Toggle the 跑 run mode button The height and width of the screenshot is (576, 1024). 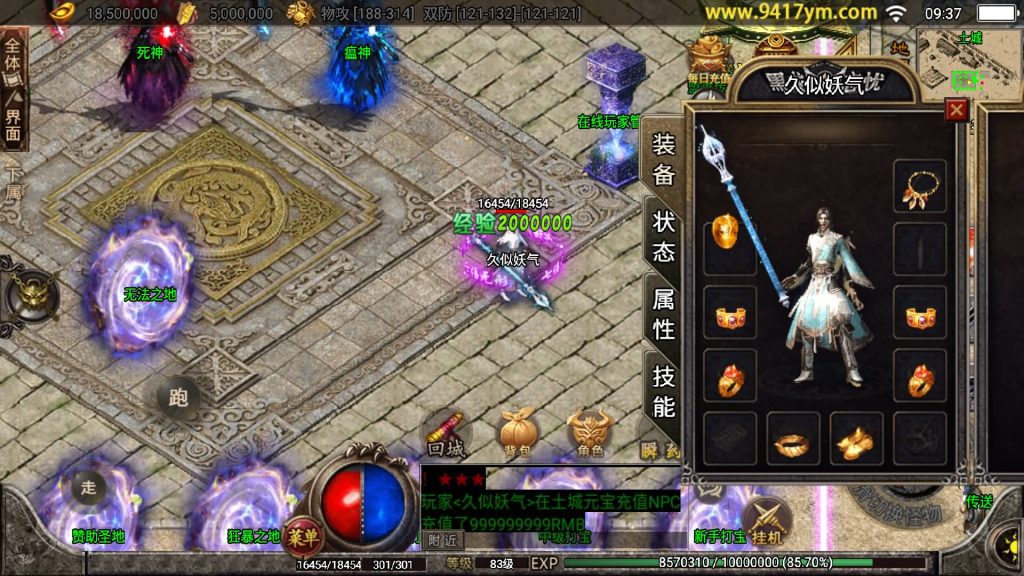click(178, 398)
